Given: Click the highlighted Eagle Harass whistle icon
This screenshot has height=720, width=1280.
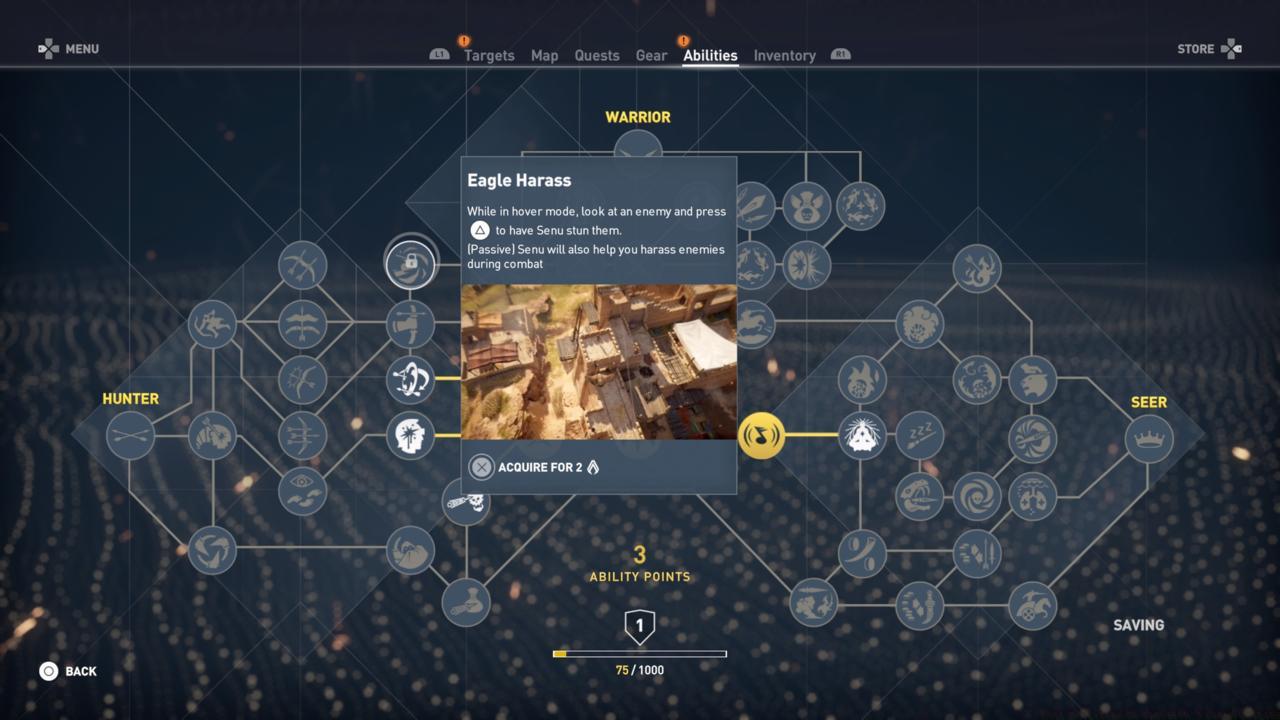Looking at the screenshot, I should click(x=762, y=437).
